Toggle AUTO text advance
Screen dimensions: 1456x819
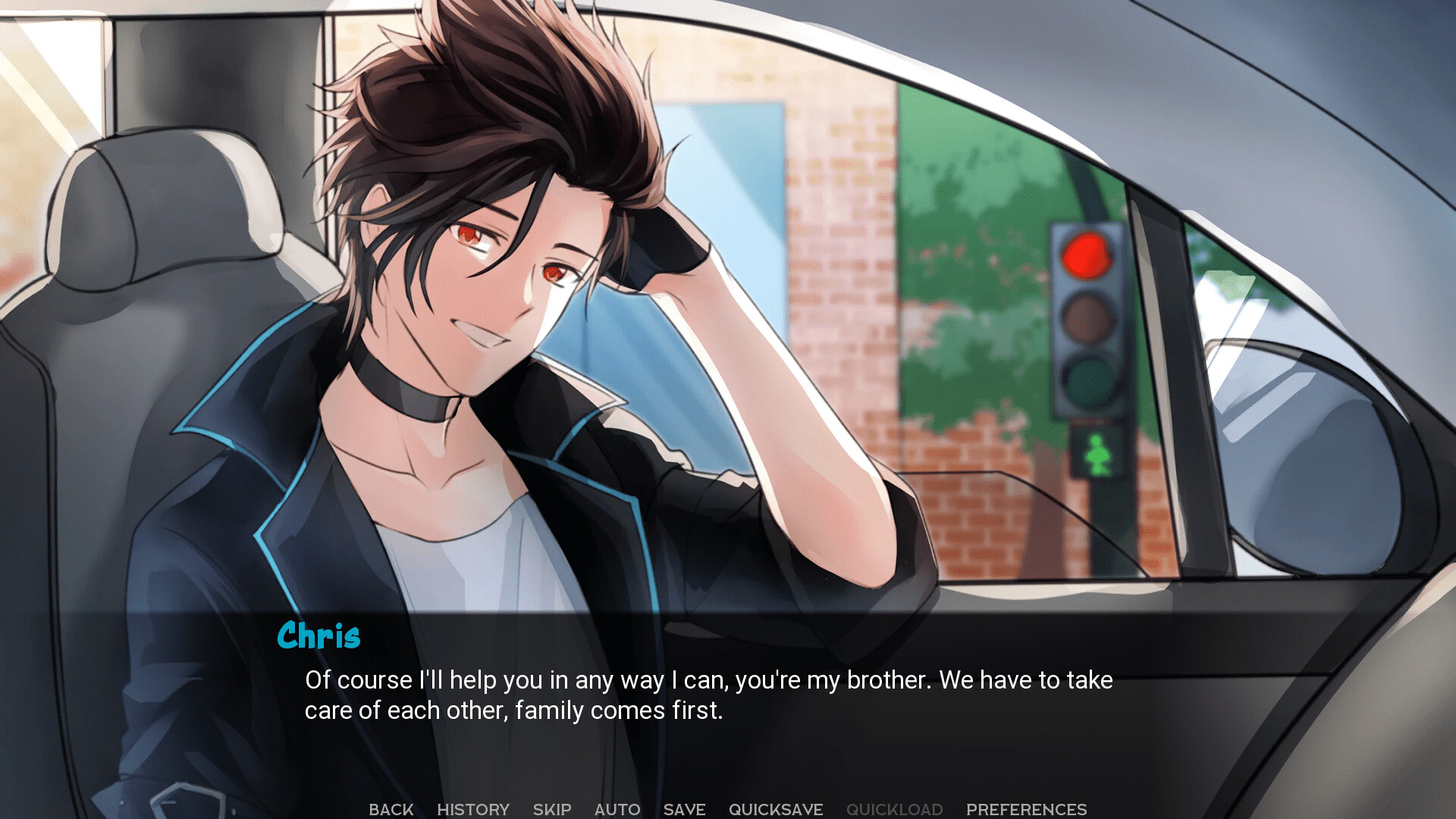[x=617, y=809]
